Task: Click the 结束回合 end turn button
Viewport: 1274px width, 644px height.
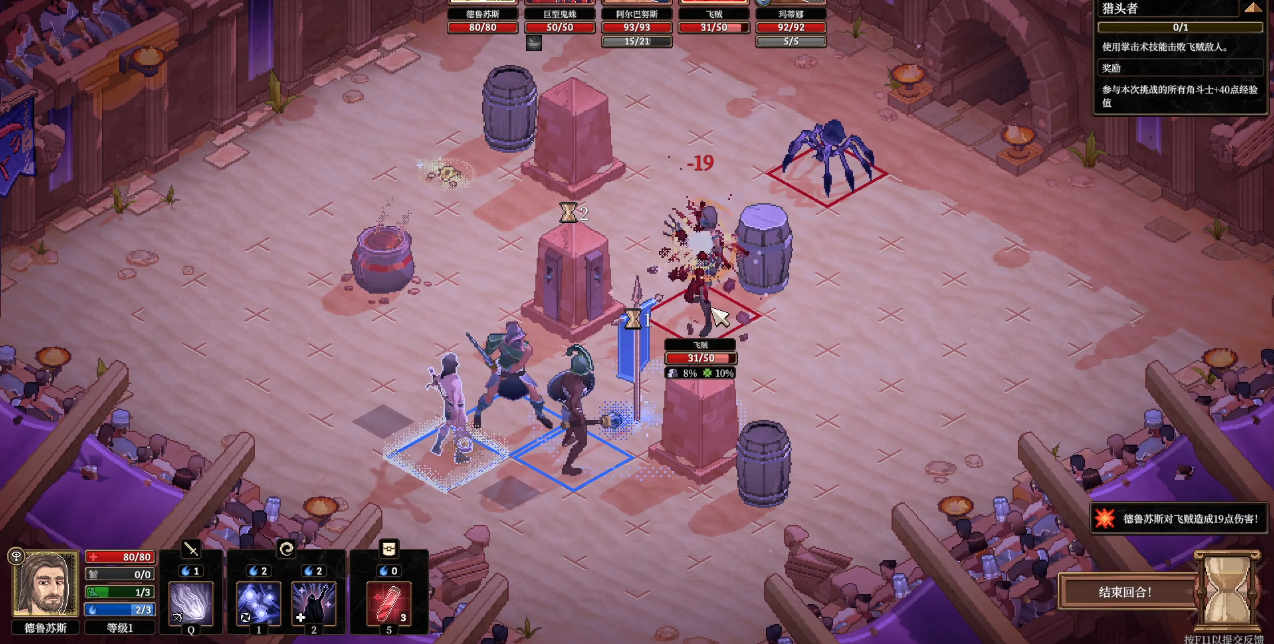Action: click(1125, 591)
